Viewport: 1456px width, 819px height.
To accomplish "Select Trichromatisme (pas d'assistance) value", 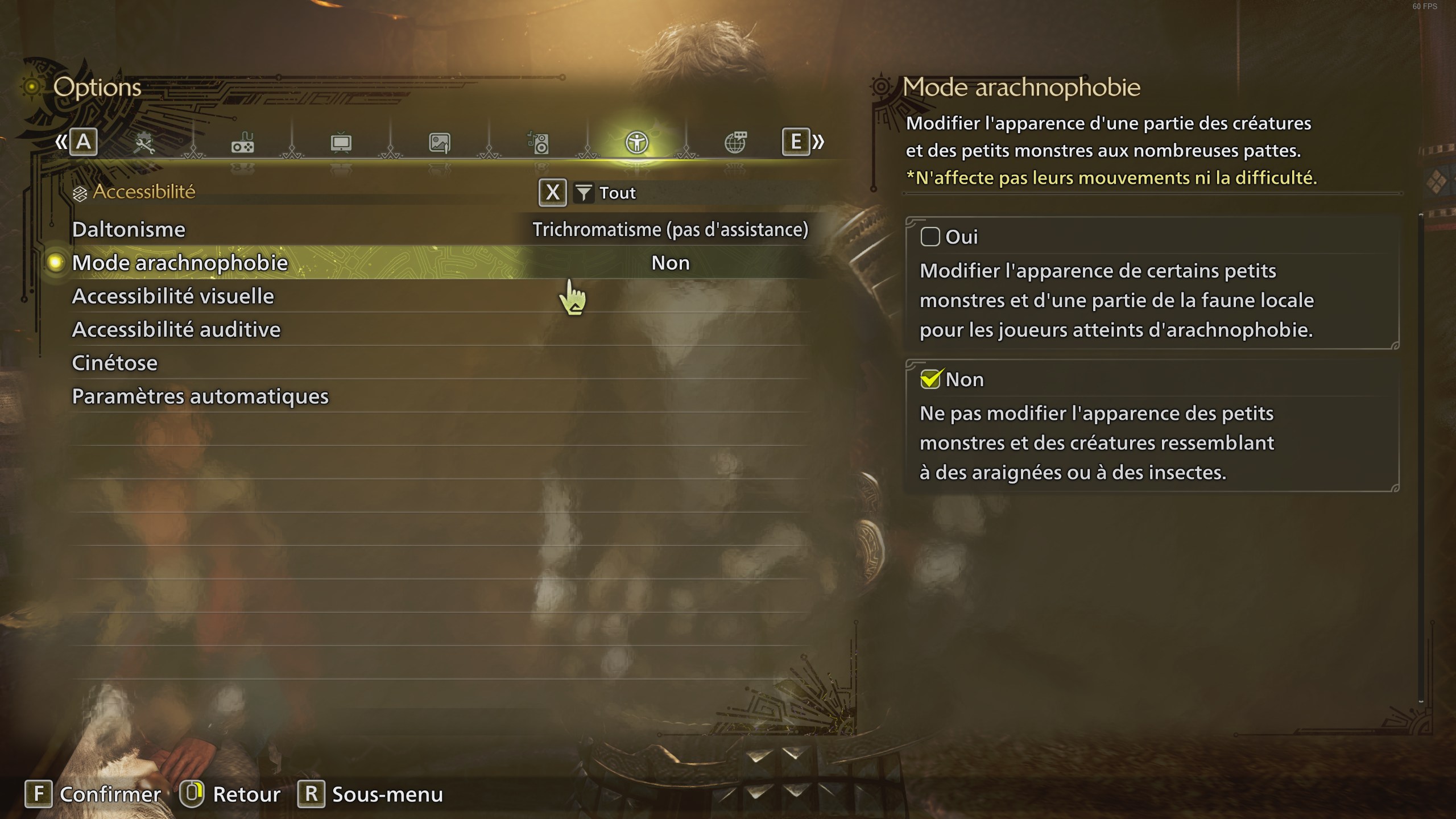I will pyautogui.click(x=671, y=229).
